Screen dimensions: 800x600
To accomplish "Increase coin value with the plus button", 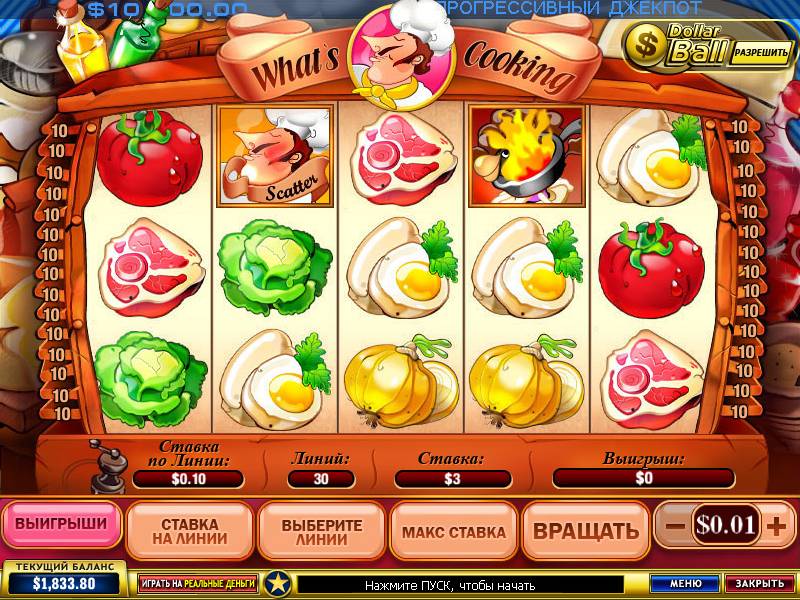I will point(776,525).
